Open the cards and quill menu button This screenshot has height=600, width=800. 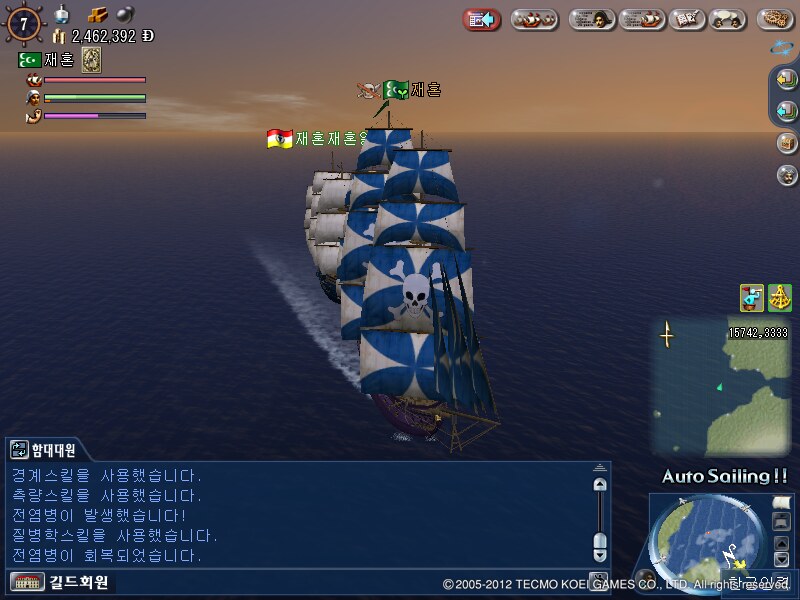click(686, 19)
